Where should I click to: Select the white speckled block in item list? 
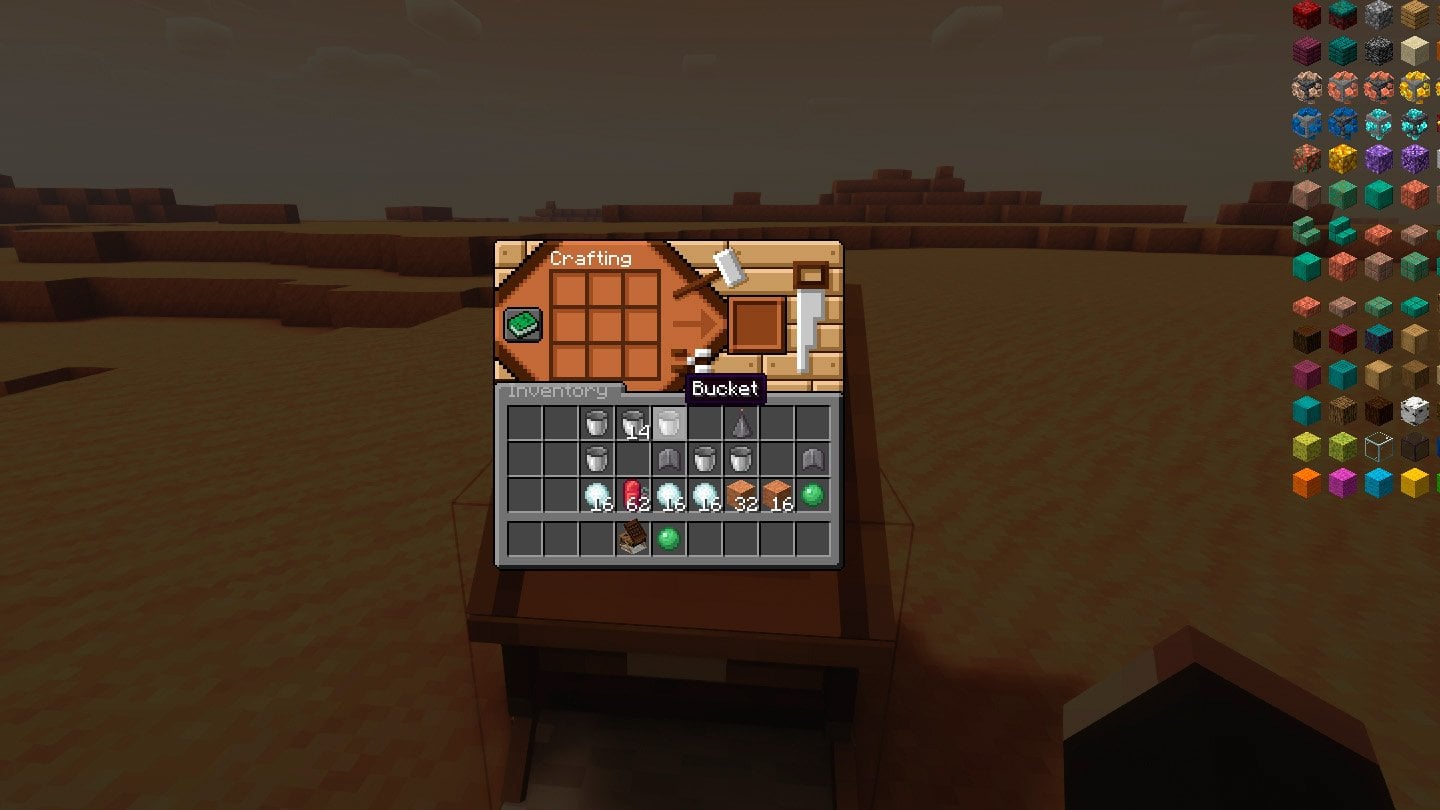[x=1414, y=410]
